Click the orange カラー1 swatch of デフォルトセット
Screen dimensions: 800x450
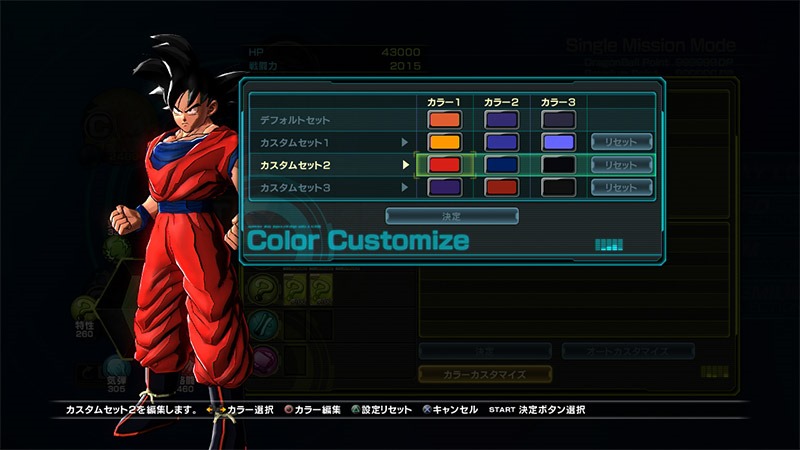tap(443, 120)
